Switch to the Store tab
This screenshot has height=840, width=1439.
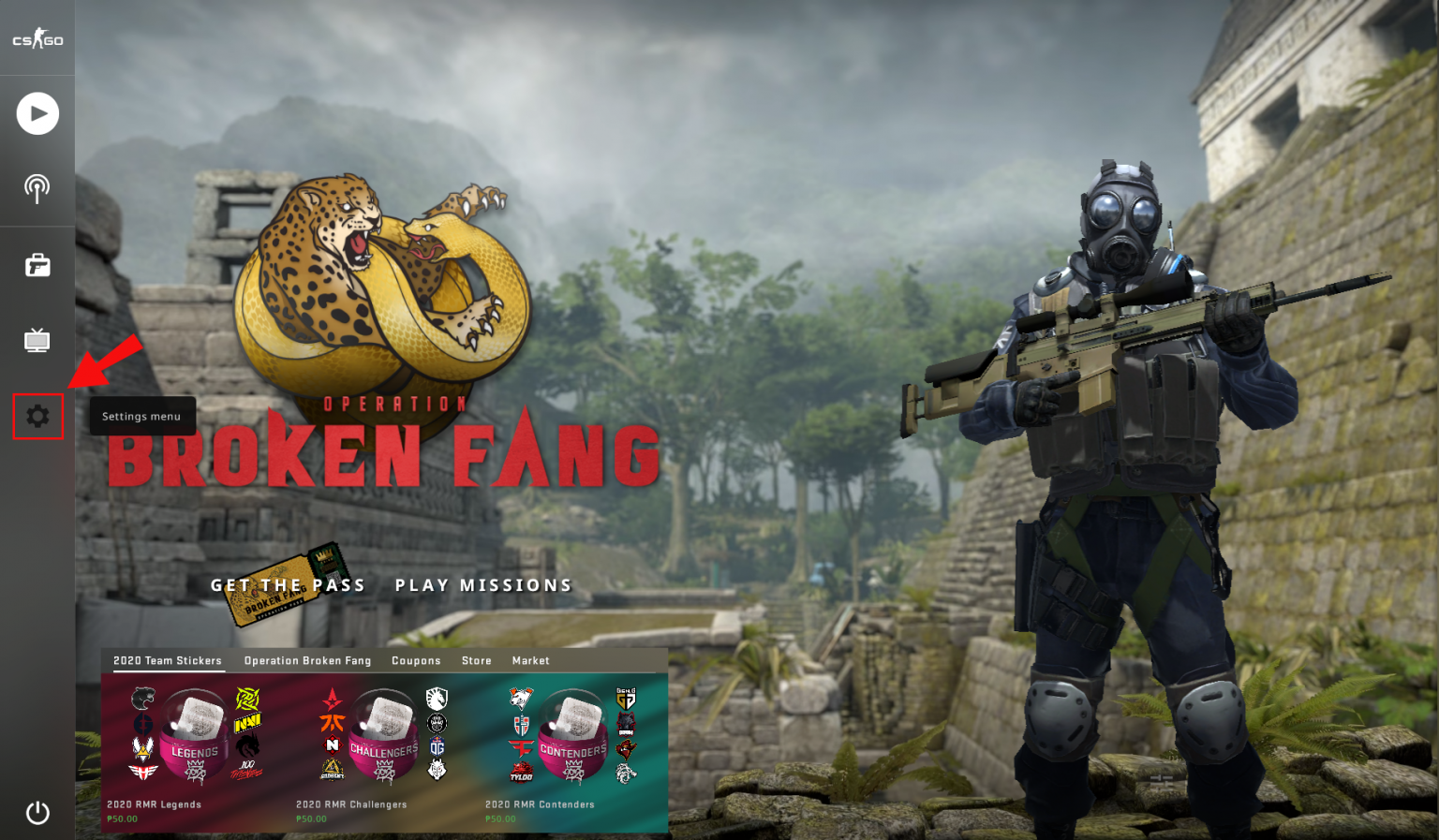476,661
